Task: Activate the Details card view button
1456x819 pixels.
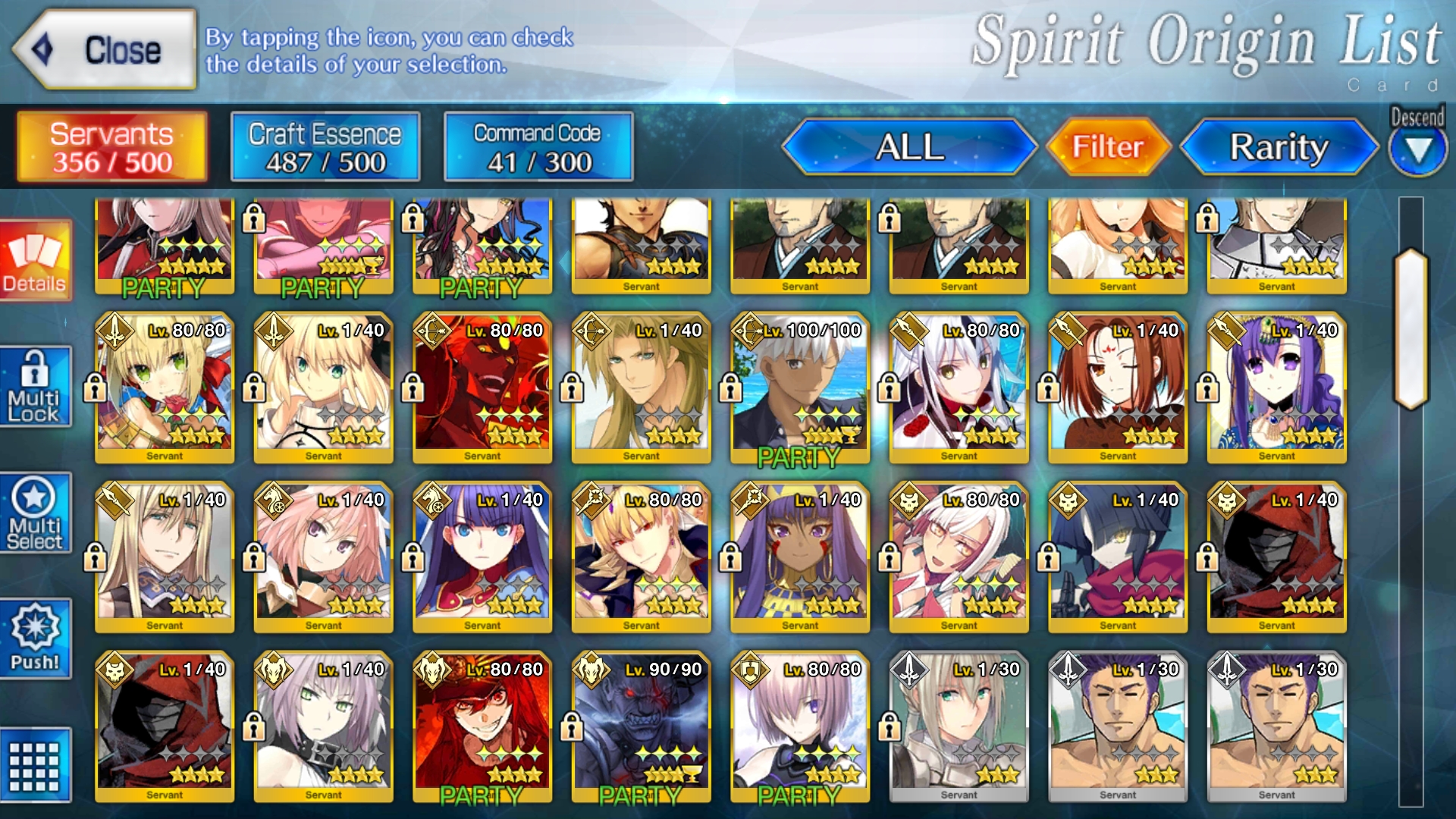Action: [x=35, y=262]
